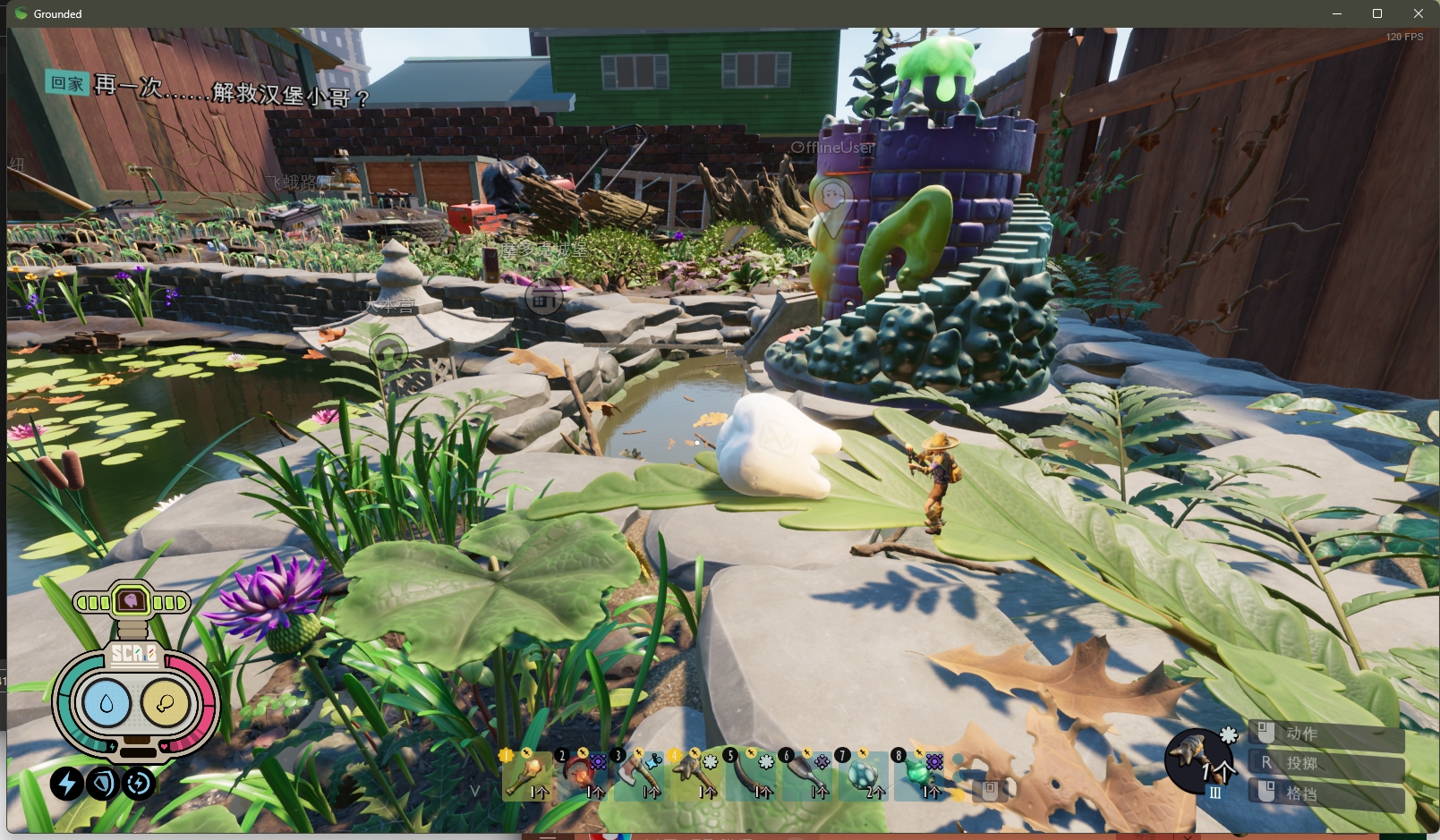Select the spiked hammer in hotbar slot 4
1440x840 pixels.
coord(695,776)
